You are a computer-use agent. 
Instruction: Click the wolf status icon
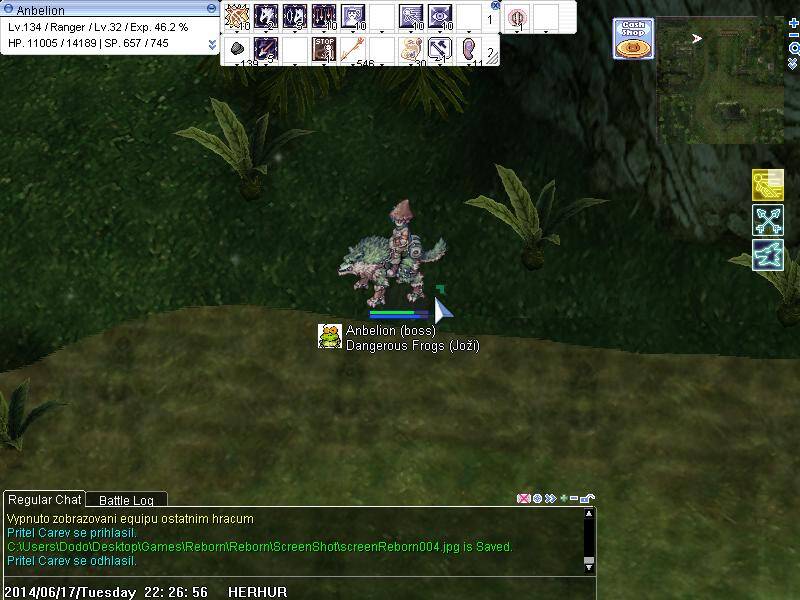click(767, 254)
